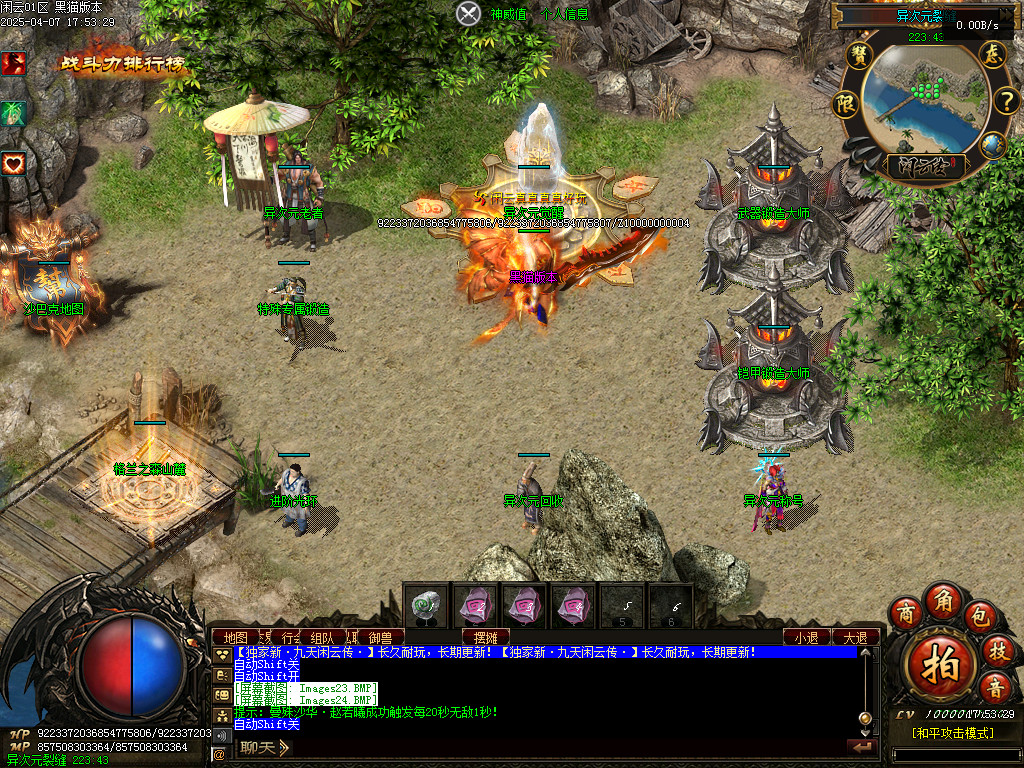Click the 大退 exit game button
Image resolution: width=1024 pixels, height=768 pixels.
[855, 637]
